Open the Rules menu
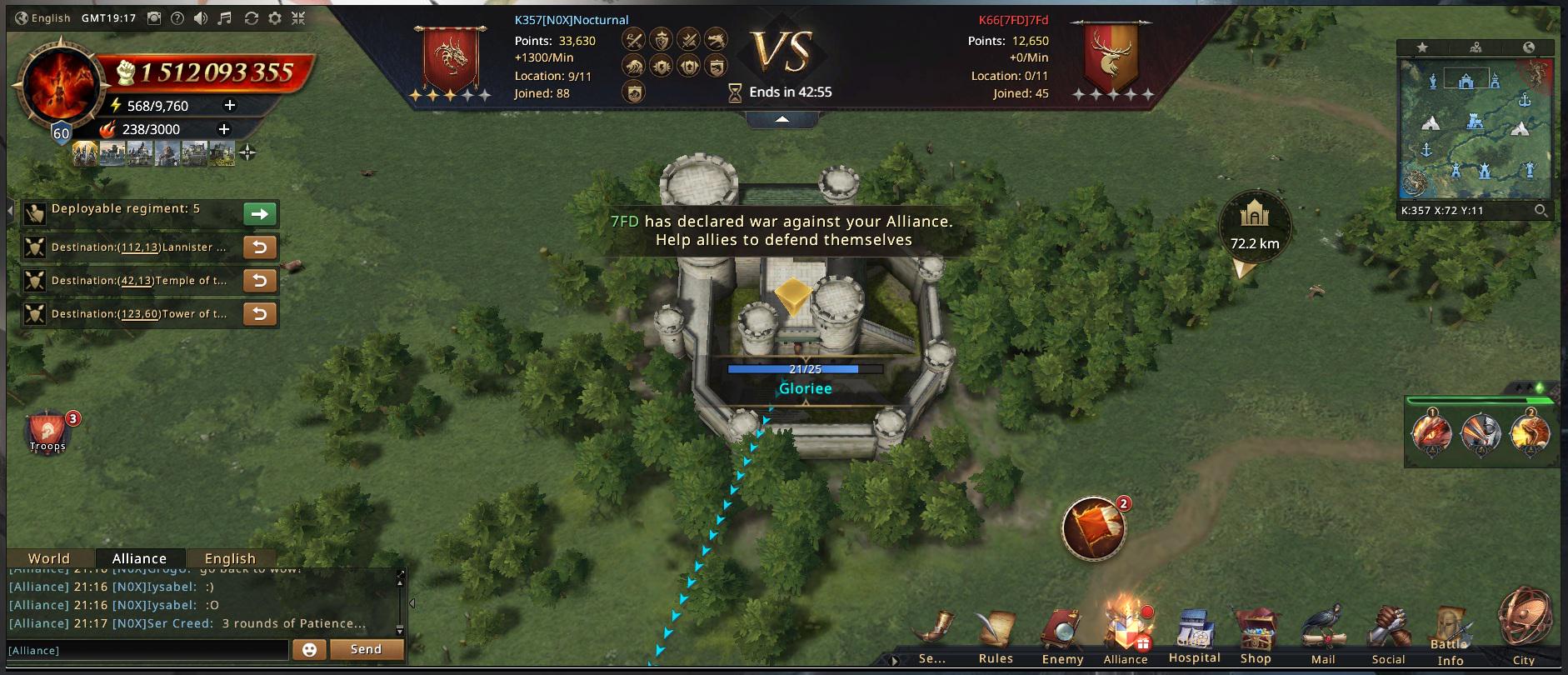 click(996, 639)
